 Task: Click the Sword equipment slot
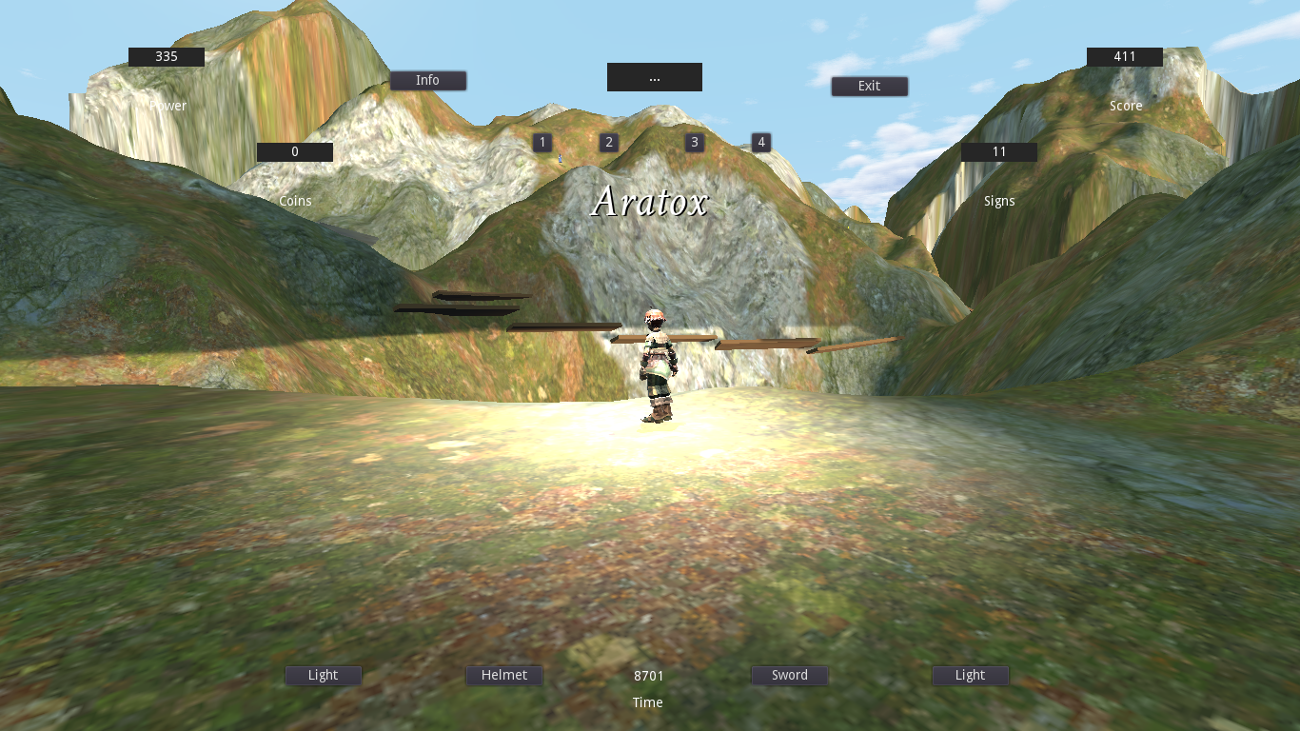[x=789, y=675]
